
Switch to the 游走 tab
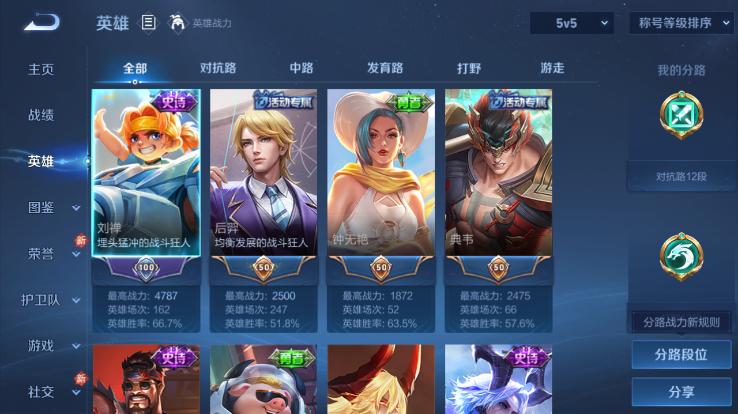point(552,69)
